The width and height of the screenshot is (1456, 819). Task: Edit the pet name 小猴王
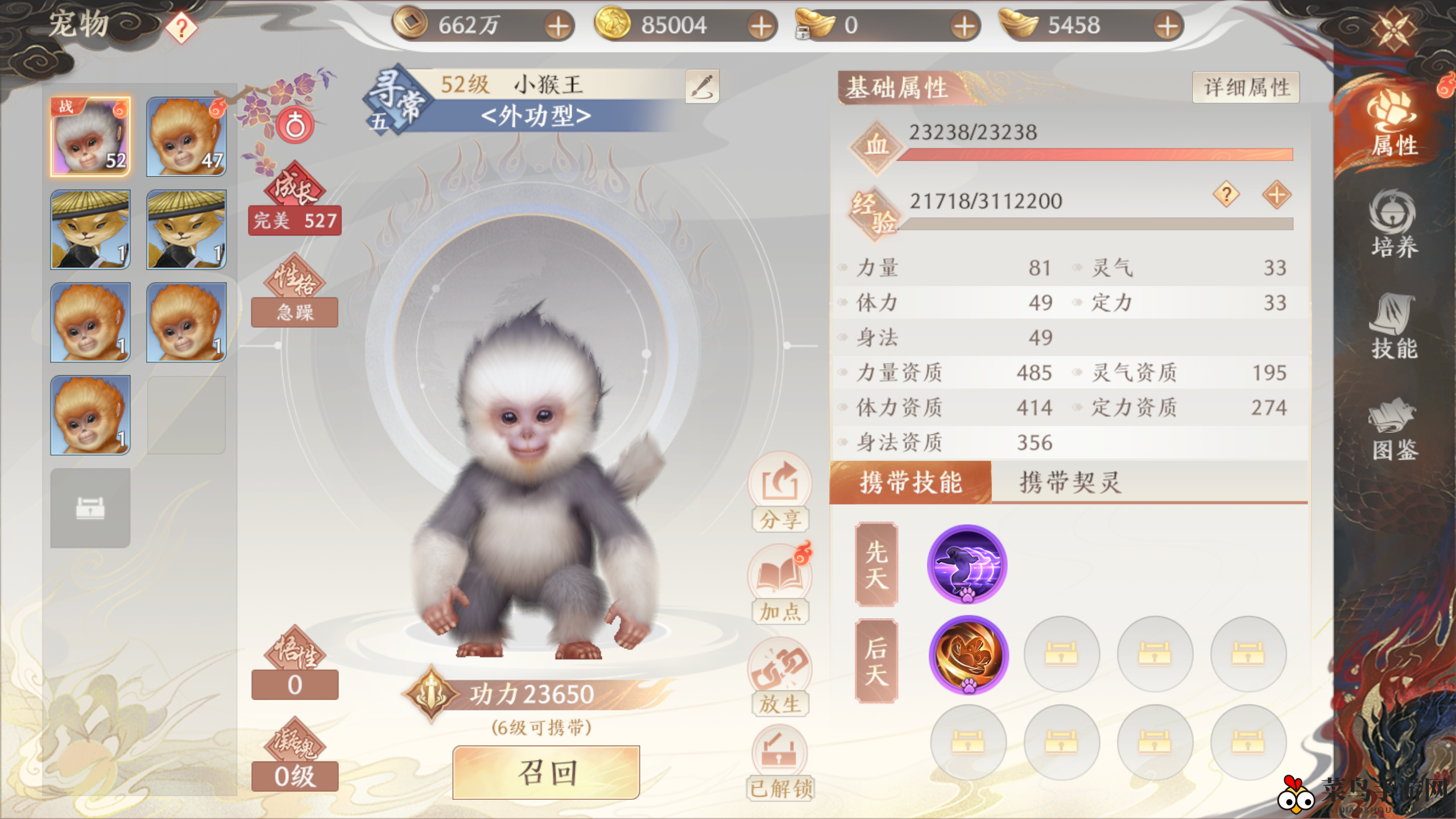click(x=702, y=86)
